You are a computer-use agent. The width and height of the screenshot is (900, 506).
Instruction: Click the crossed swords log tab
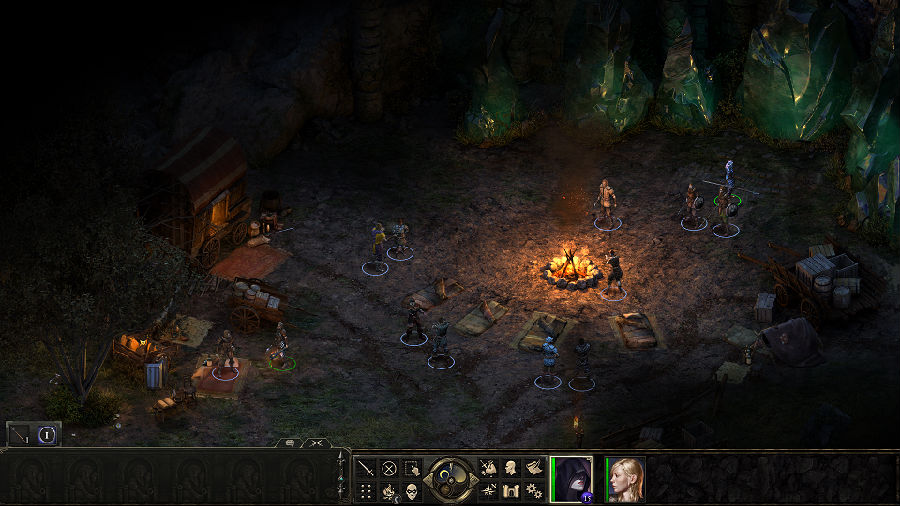(x=315, y=442)
